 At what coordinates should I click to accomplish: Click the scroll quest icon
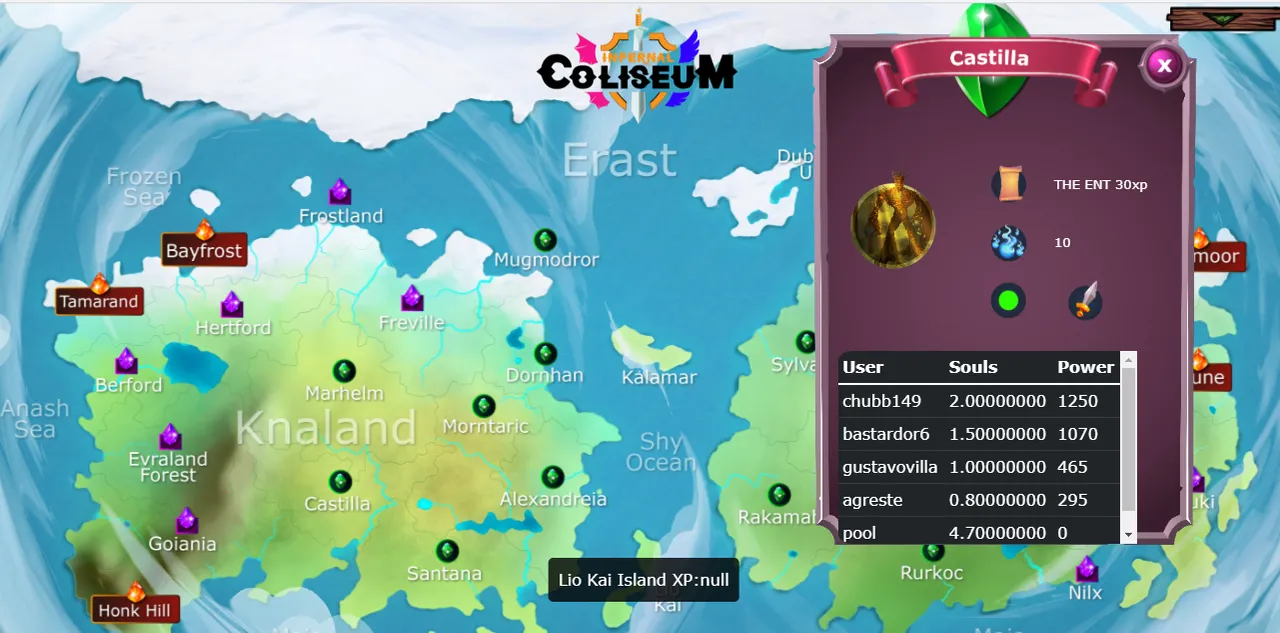point(1008,184)
